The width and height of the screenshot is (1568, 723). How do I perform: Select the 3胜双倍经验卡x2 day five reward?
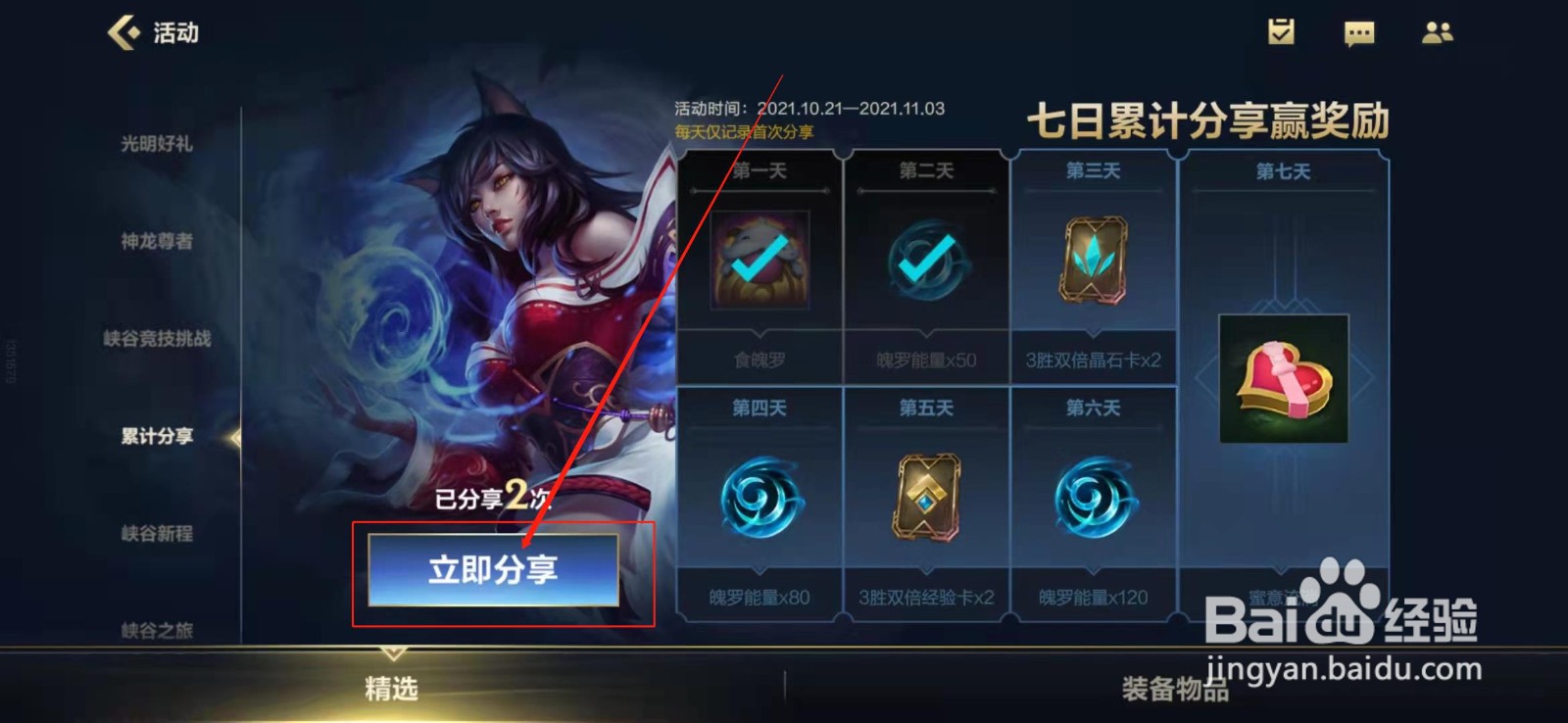[x=926, y=495]
